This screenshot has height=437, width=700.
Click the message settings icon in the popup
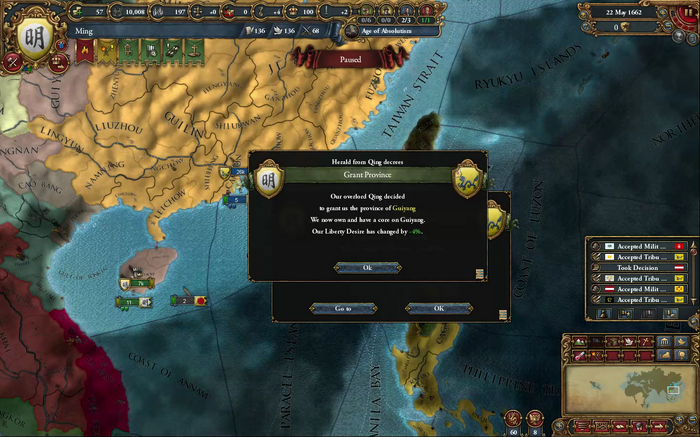point(480,273)
